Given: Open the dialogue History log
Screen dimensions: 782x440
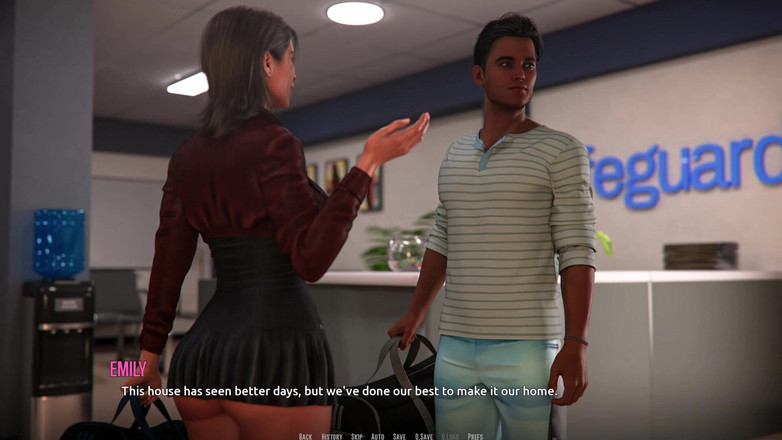Looking at the screenshot, I should (332, 436).
